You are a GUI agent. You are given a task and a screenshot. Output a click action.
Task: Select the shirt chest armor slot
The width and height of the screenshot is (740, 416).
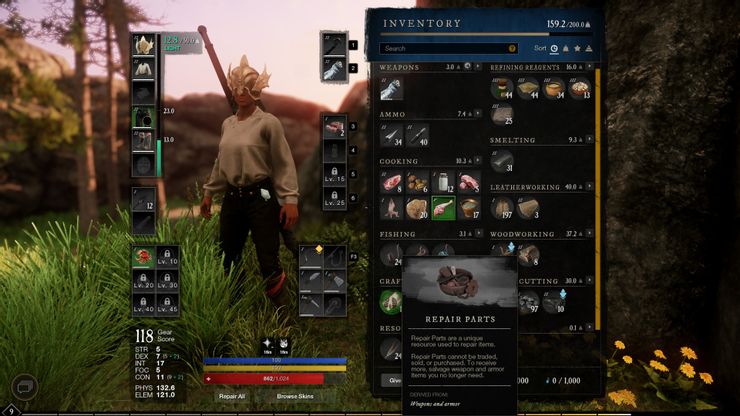pos(143,69)
